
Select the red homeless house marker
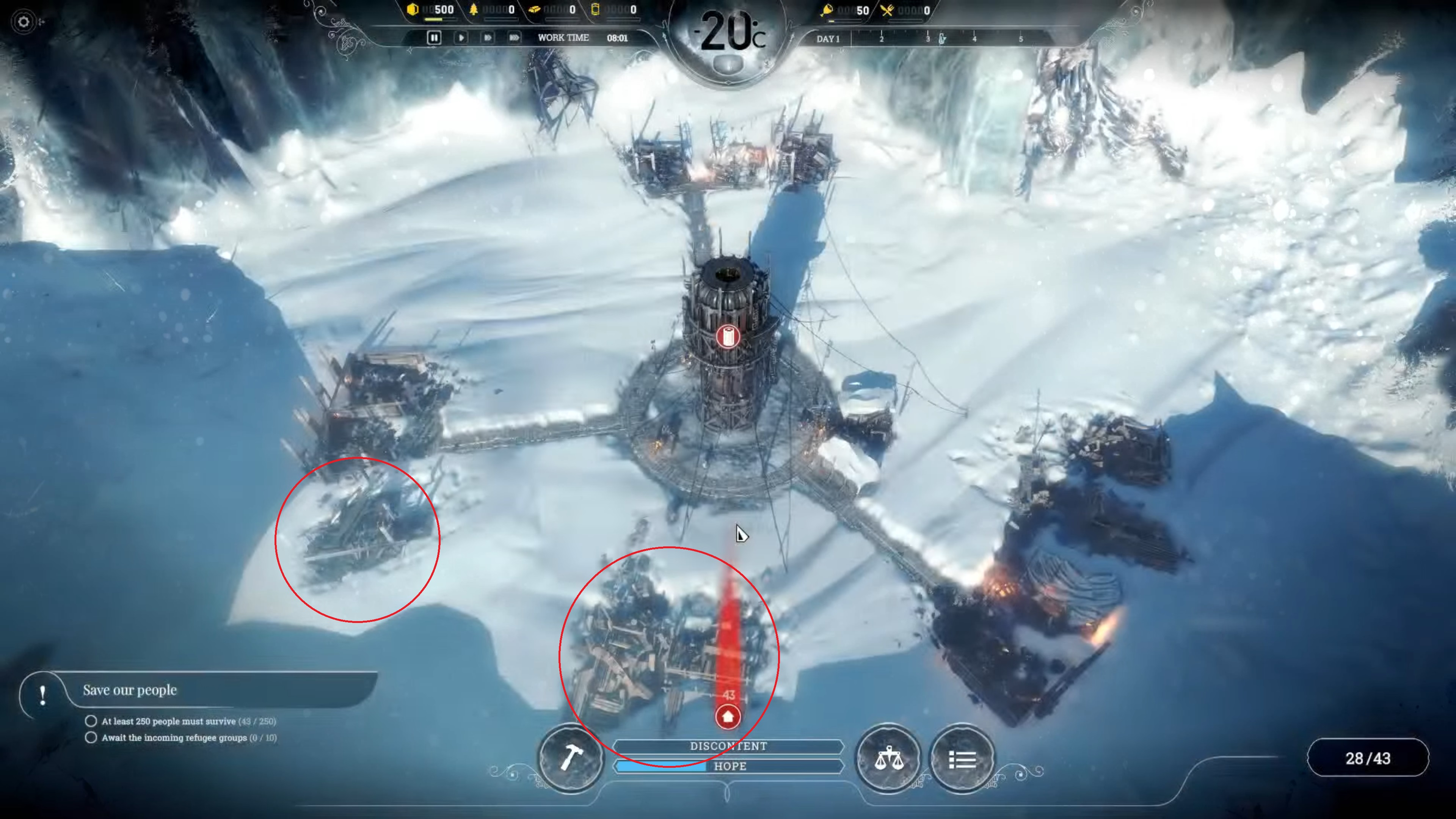pos(728,717)
